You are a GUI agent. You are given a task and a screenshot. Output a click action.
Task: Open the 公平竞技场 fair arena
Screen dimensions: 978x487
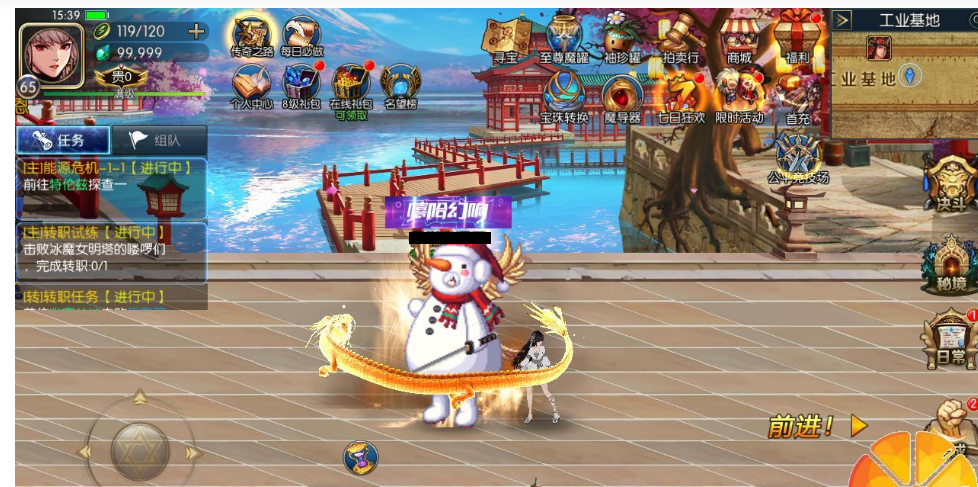tap(798, 160)
